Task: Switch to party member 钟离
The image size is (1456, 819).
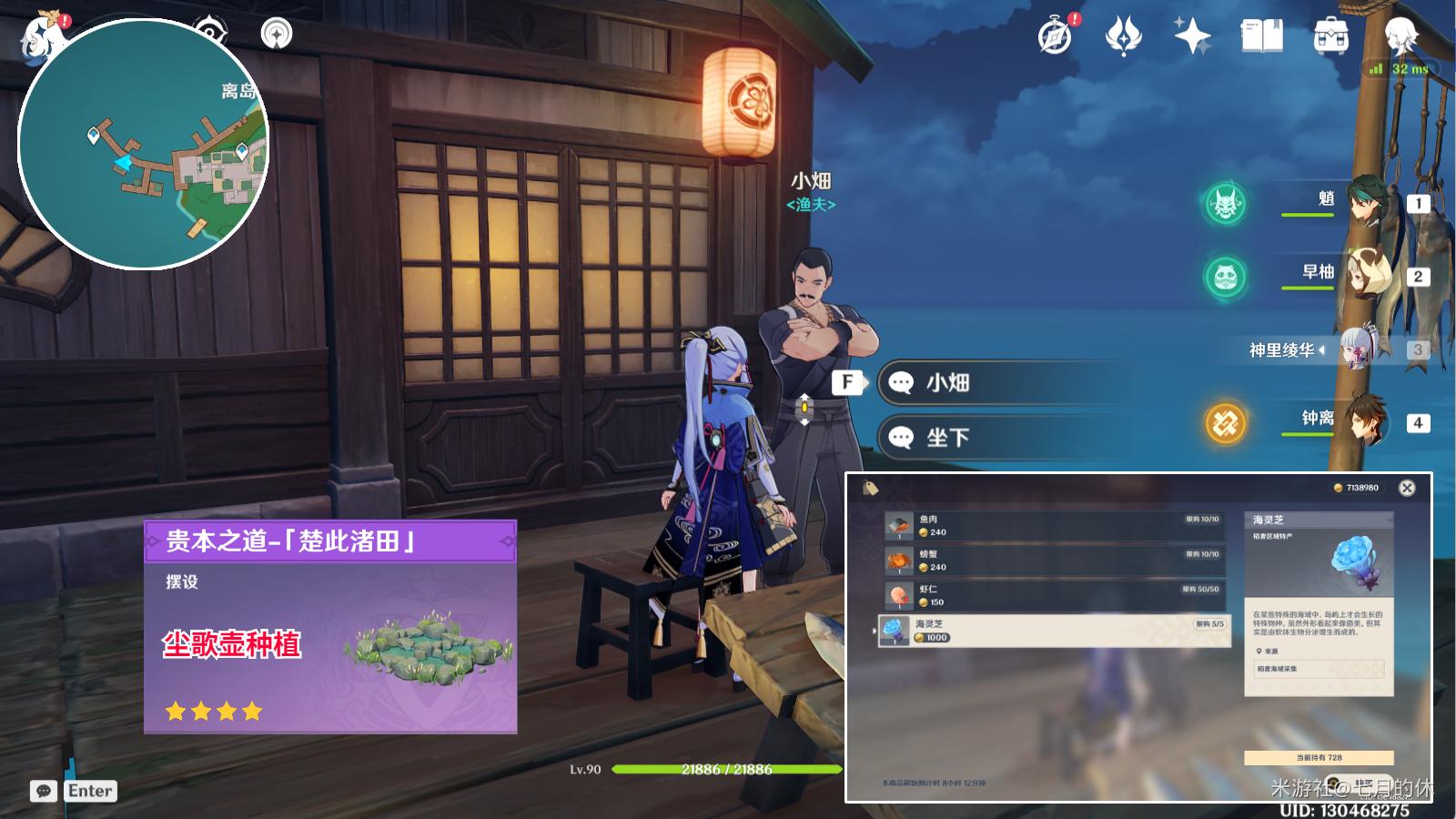Action: click(1365, 422)
